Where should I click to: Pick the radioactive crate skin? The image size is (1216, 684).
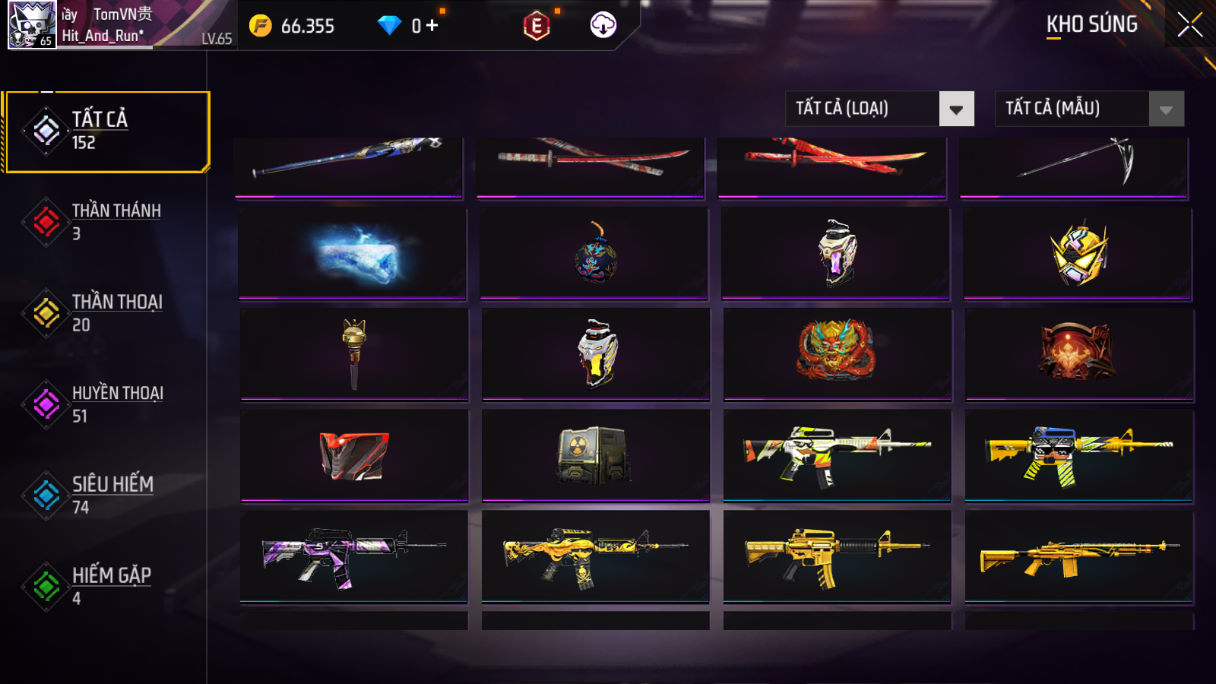(x=594, y=455)
